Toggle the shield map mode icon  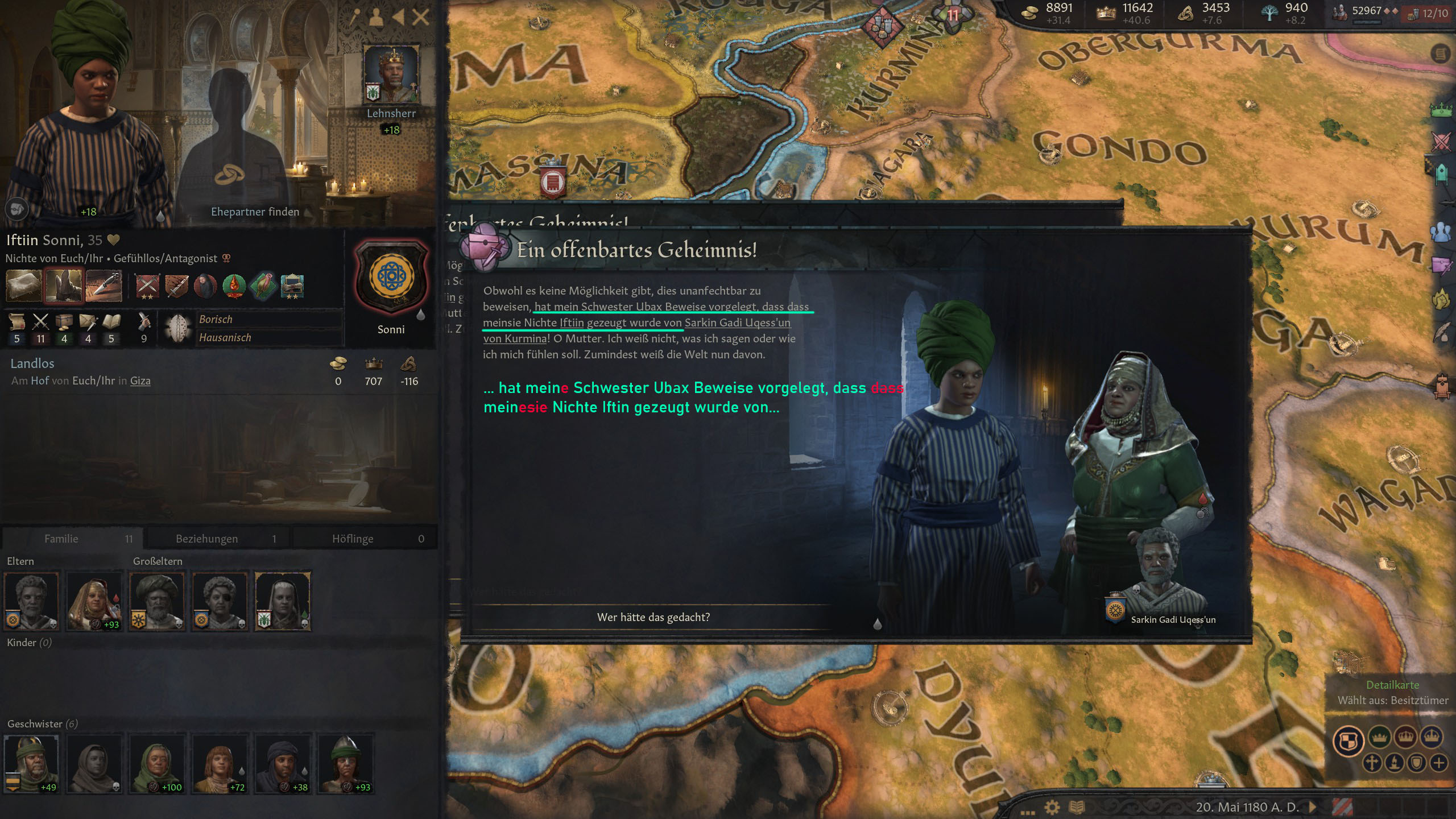1416,763
